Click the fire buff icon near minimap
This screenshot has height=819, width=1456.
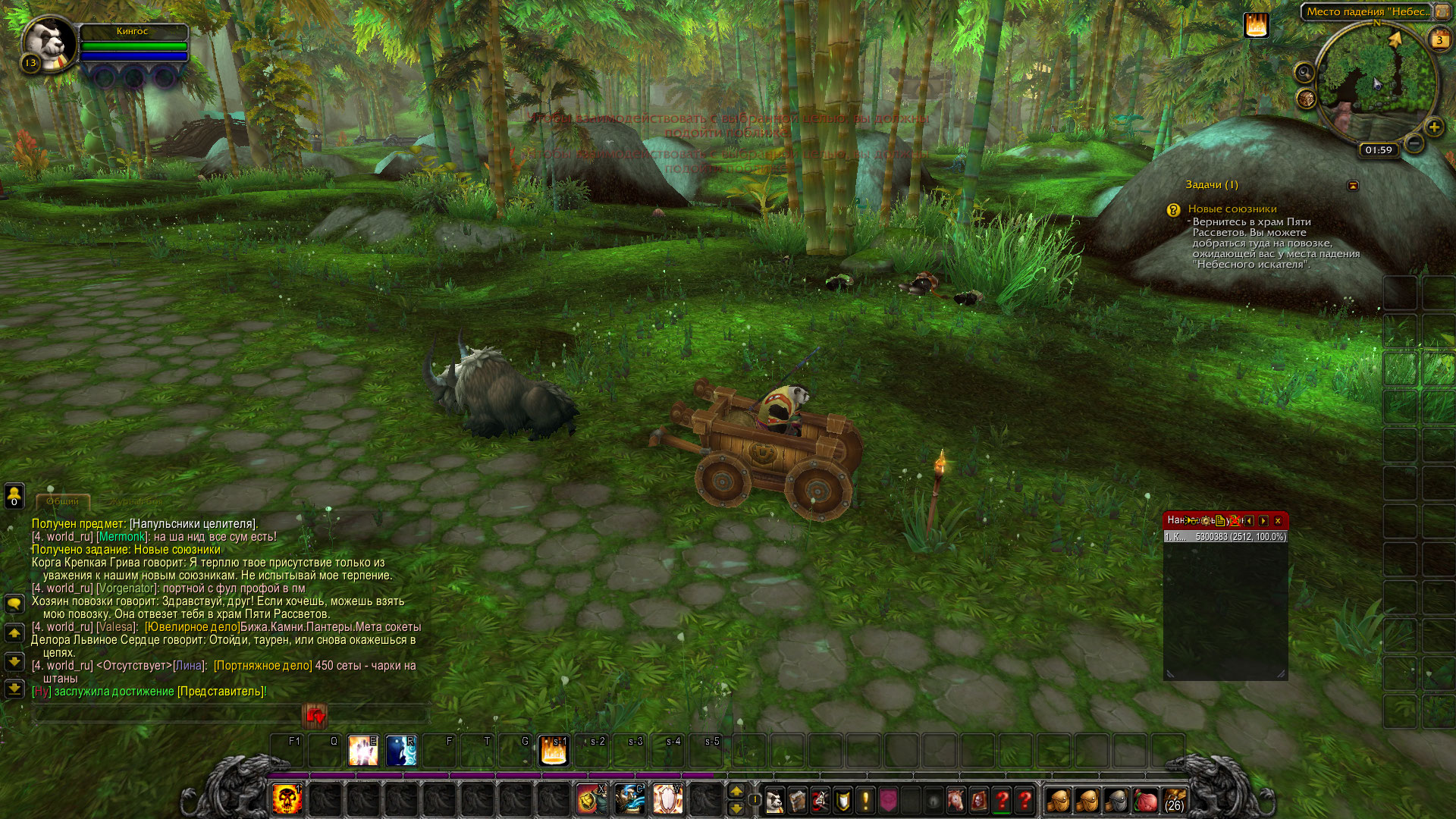[x=1256, y=26]
